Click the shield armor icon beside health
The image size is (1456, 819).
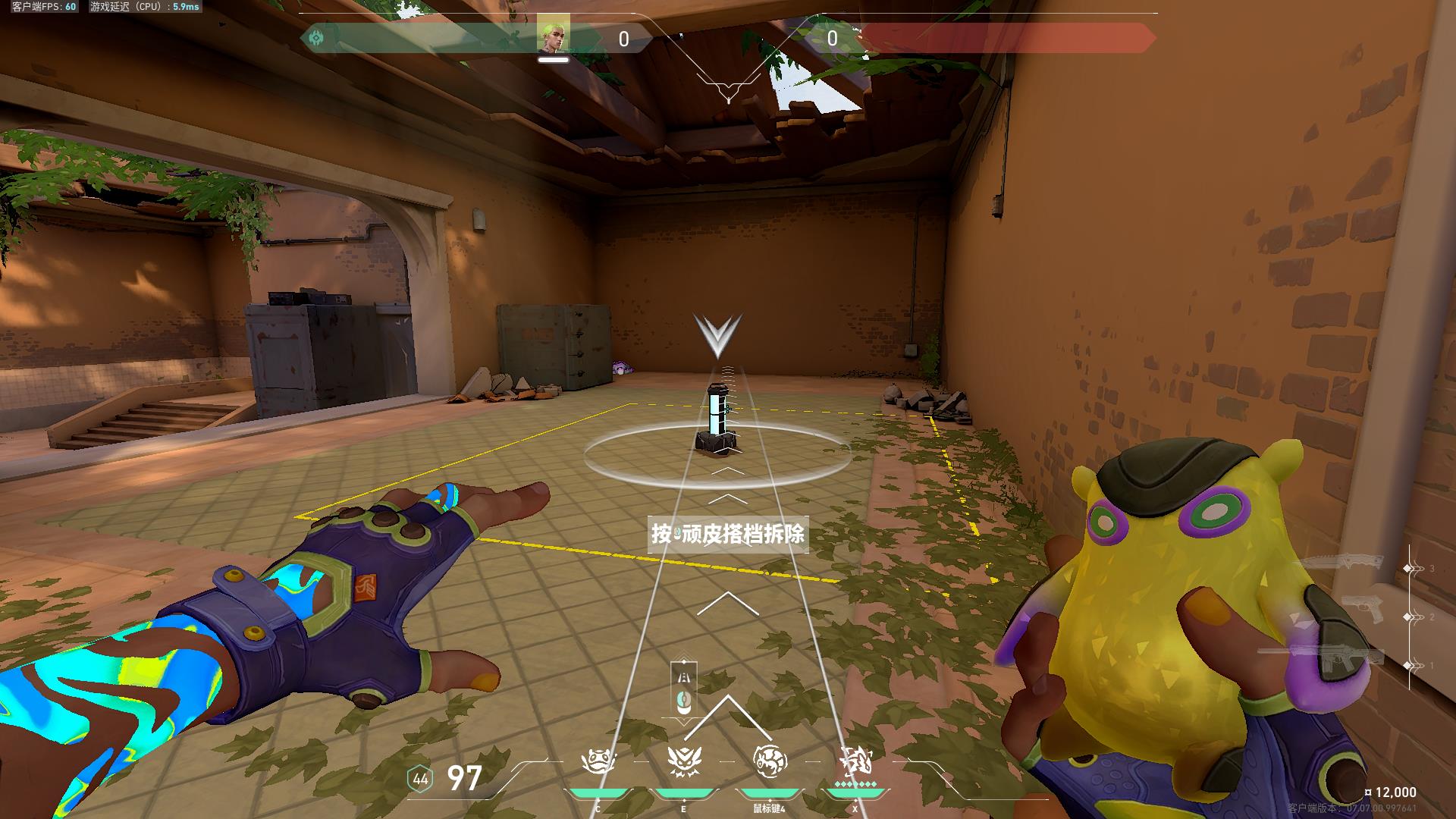[420, 779]
